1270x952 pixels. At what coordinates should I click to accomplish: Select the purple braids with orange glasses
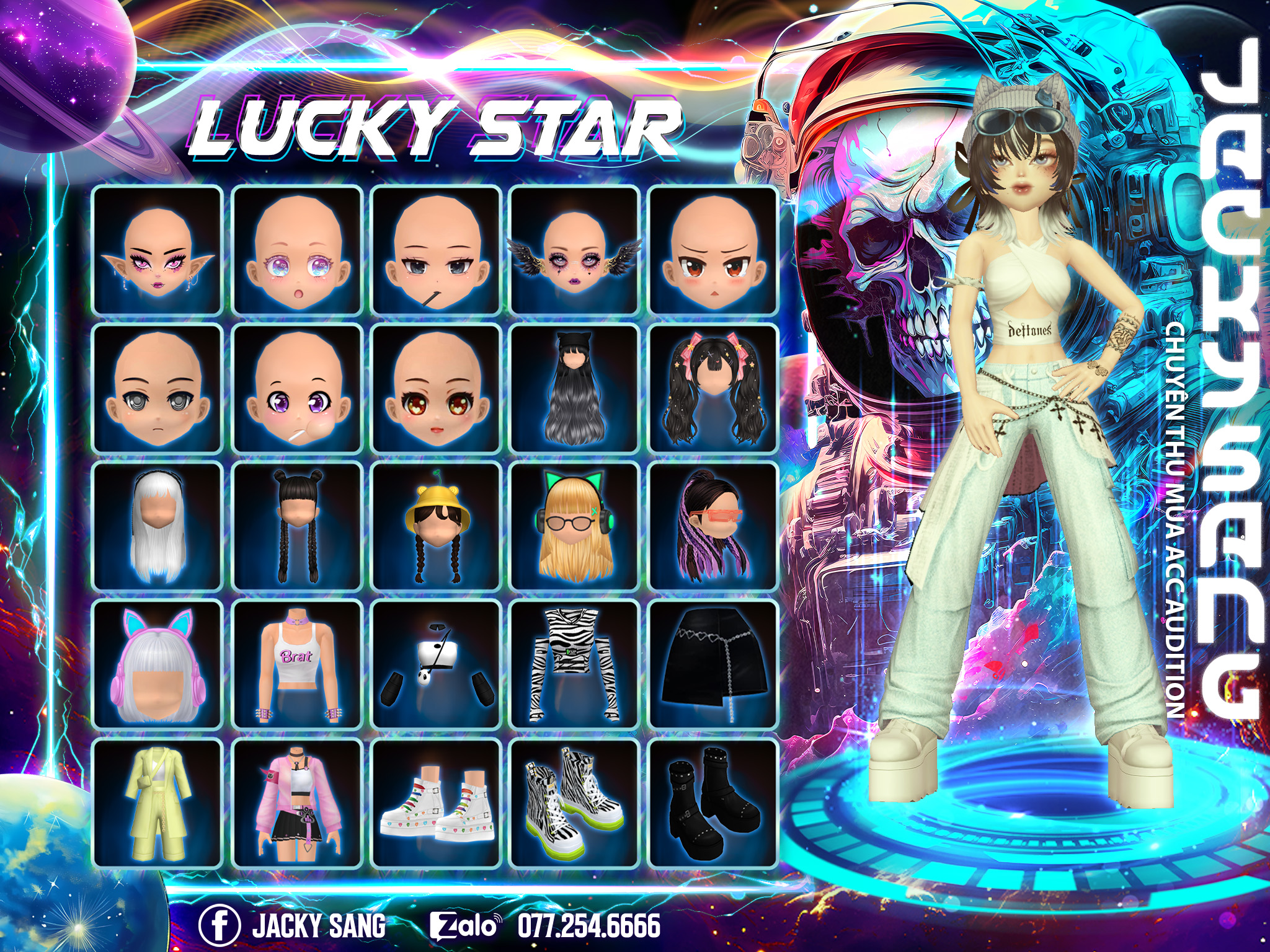[x=713, y=527]
